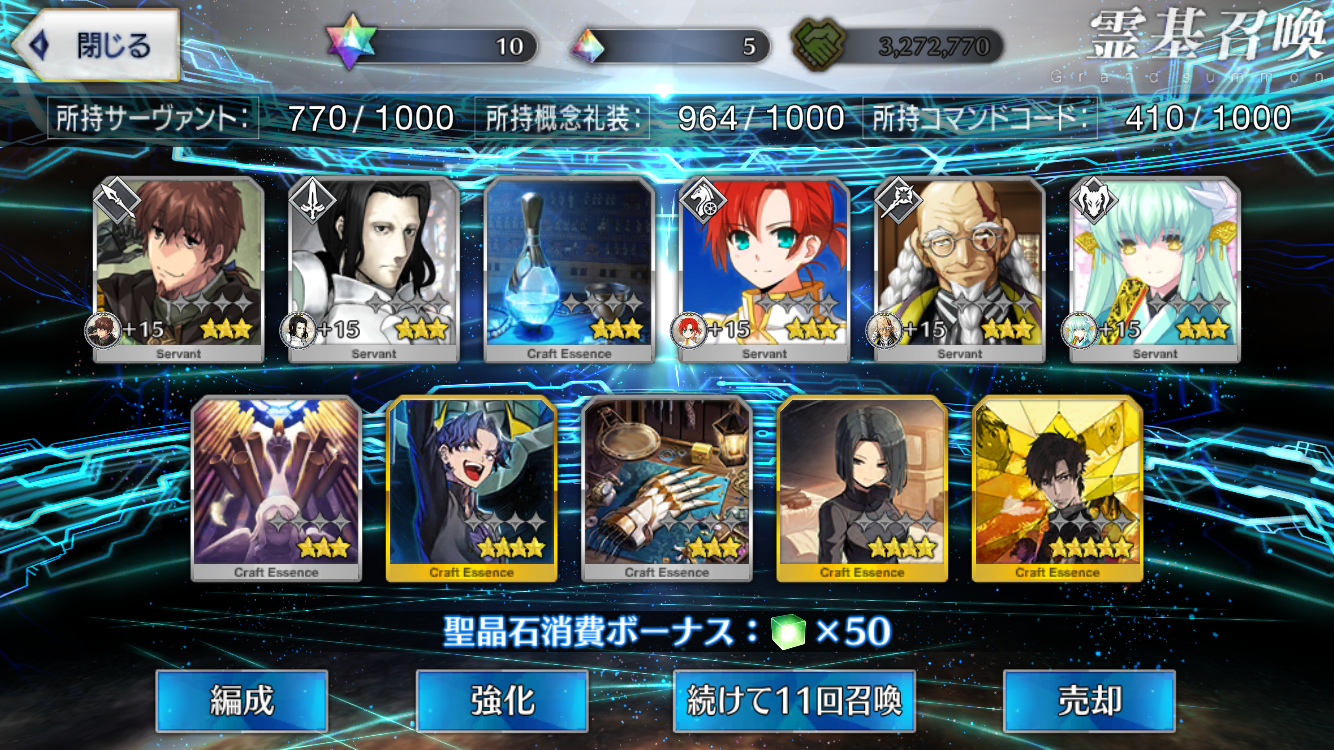Select the bald bespectacled Caster servant card

coord(960,268)
